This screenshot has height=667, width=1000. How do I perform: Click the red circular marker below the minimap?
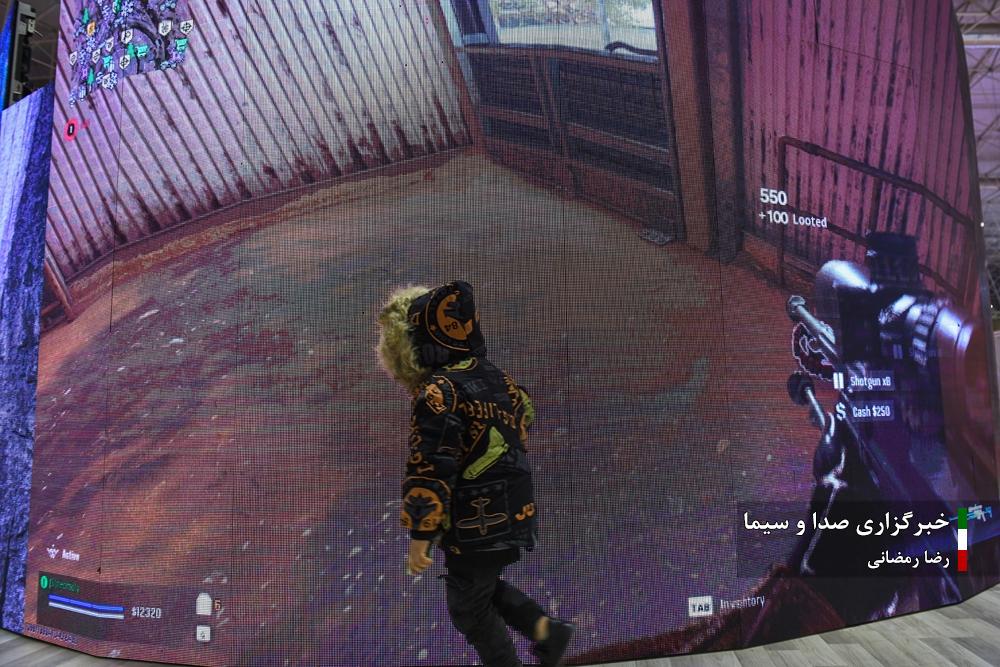coord(71,128)
